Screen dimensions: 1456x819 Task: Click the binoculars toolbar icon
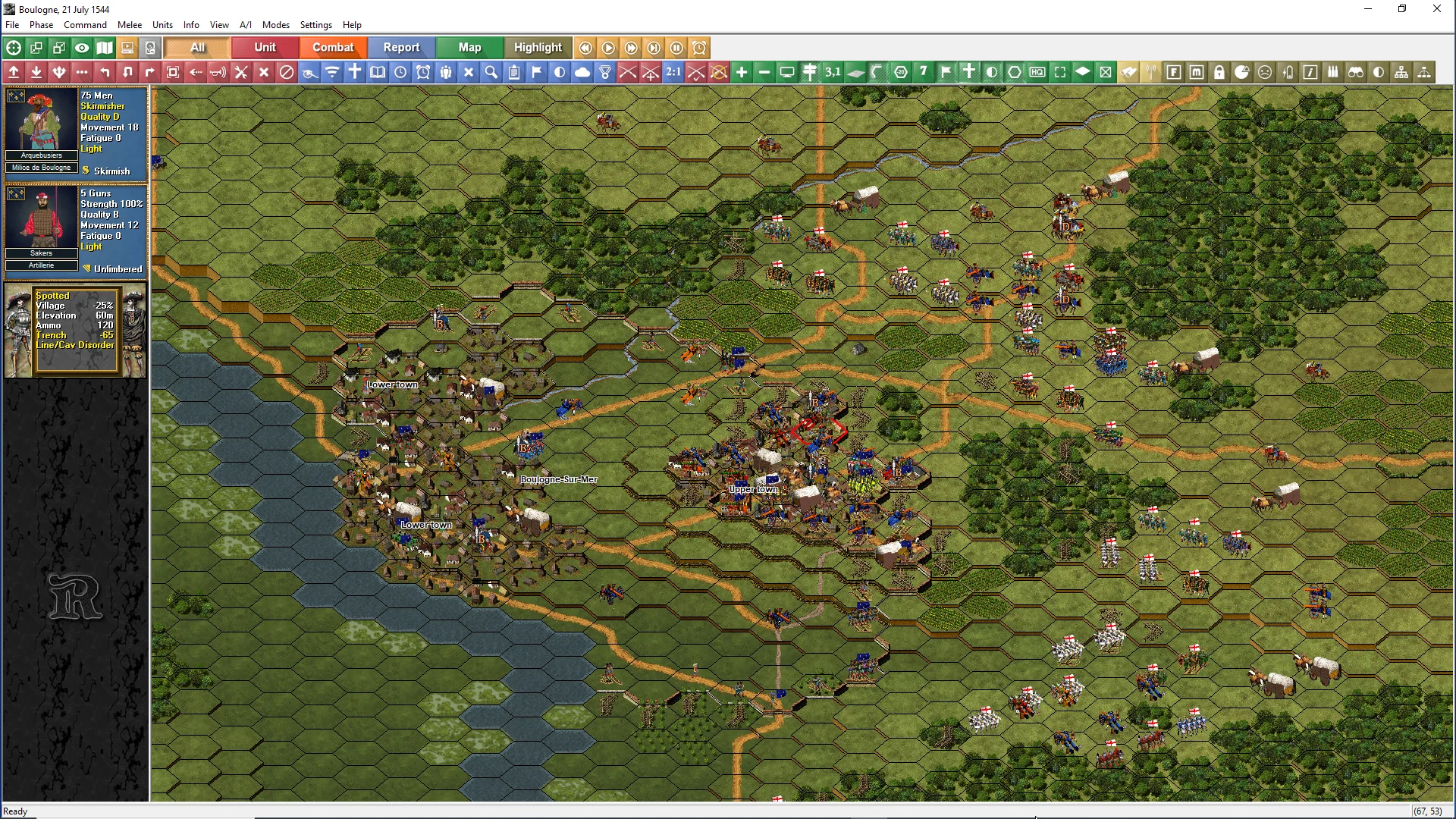pos(1356,72)
